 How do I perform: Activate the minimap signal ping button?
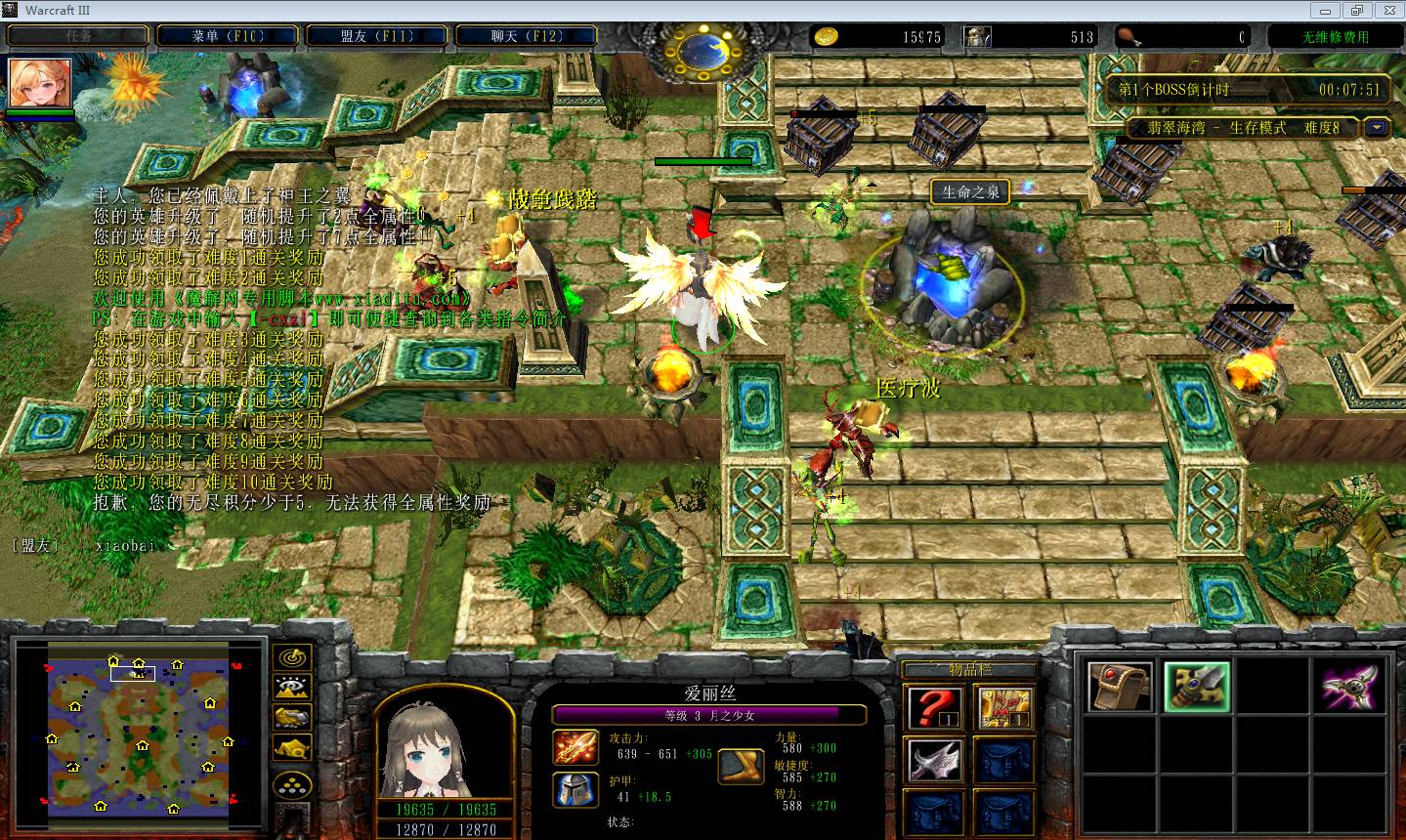click(x=291, y=657)
